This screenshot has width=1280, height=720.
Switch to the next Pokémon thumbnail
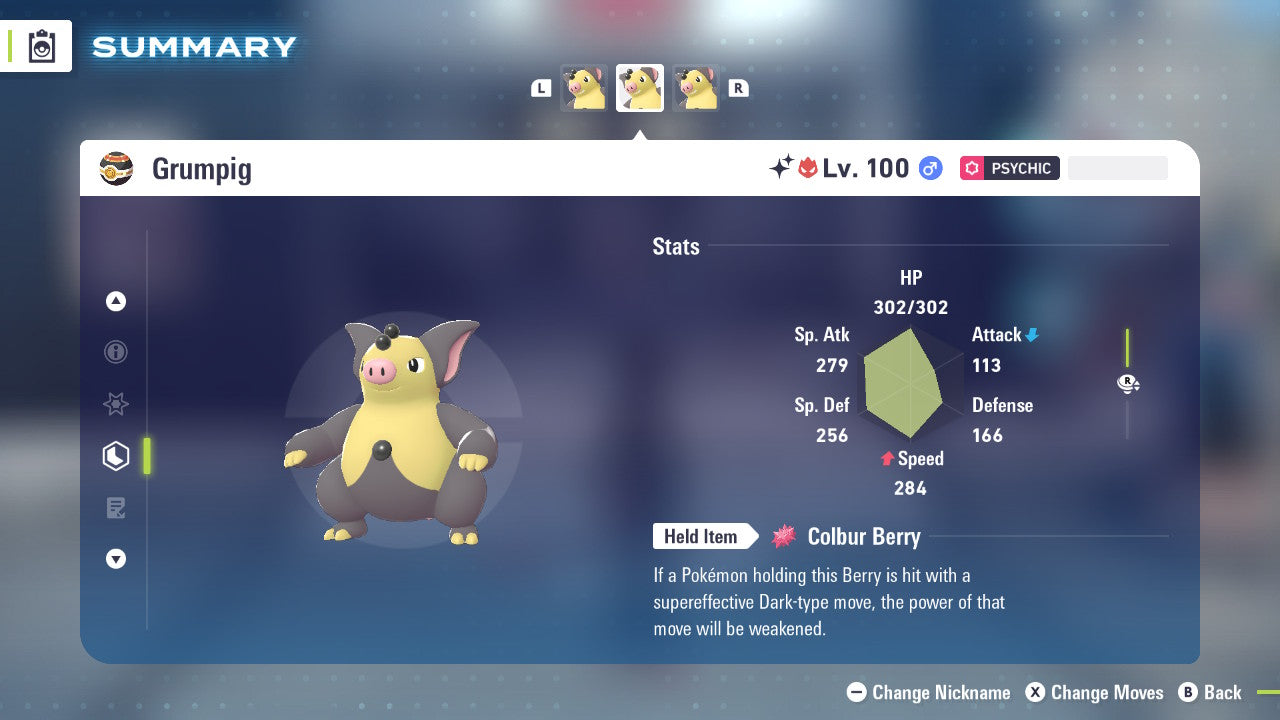point(697,88)
